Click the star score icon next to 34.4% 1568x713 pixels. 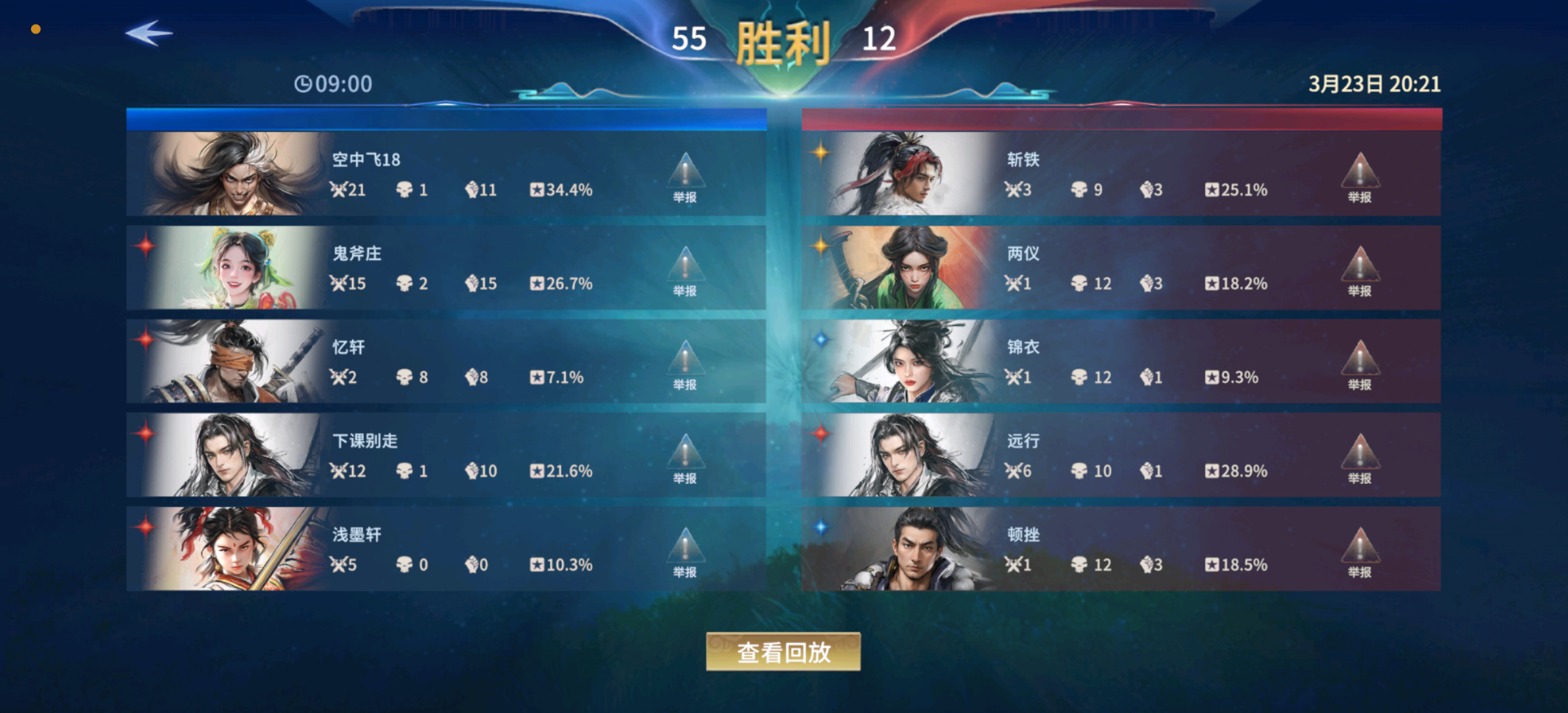(x=536, y=190)
